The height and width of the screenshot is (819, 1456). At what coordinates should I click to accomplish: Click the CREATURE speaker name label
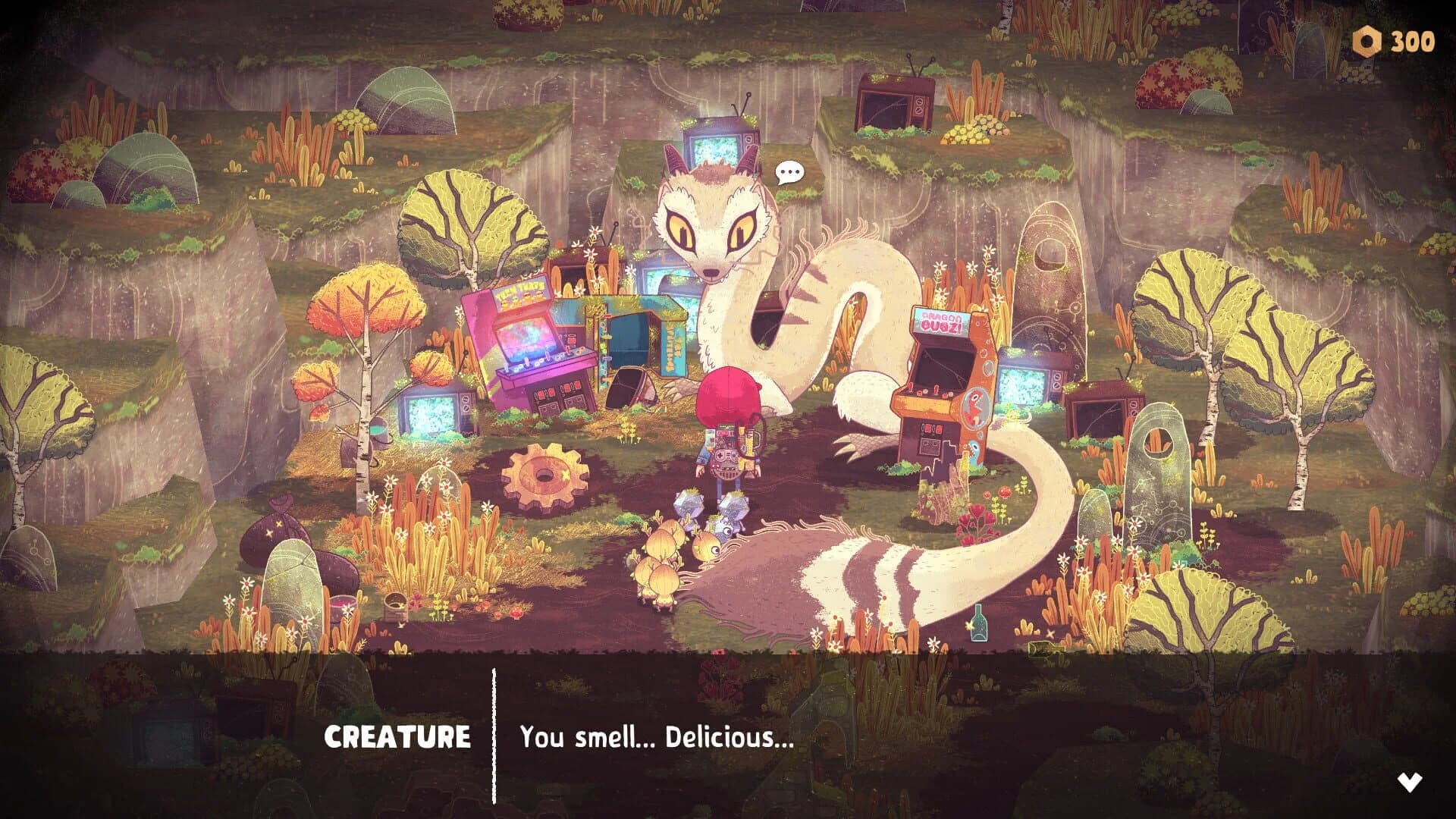[397, 736]
